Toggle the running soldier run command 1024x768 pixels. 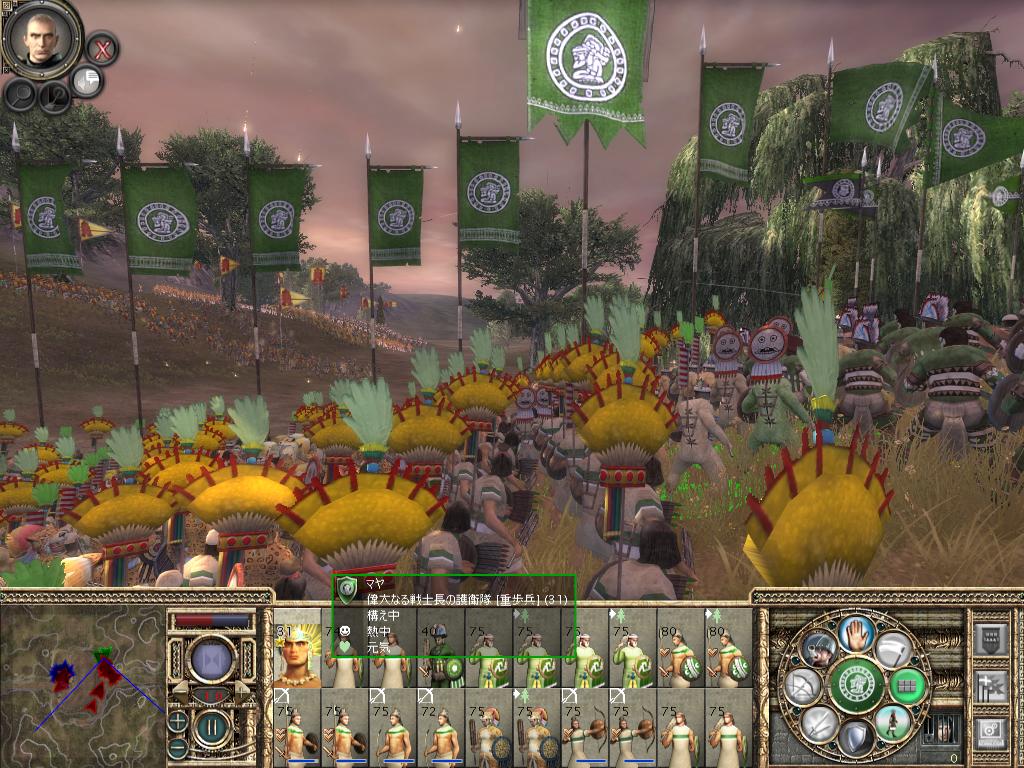click(893, 722)
